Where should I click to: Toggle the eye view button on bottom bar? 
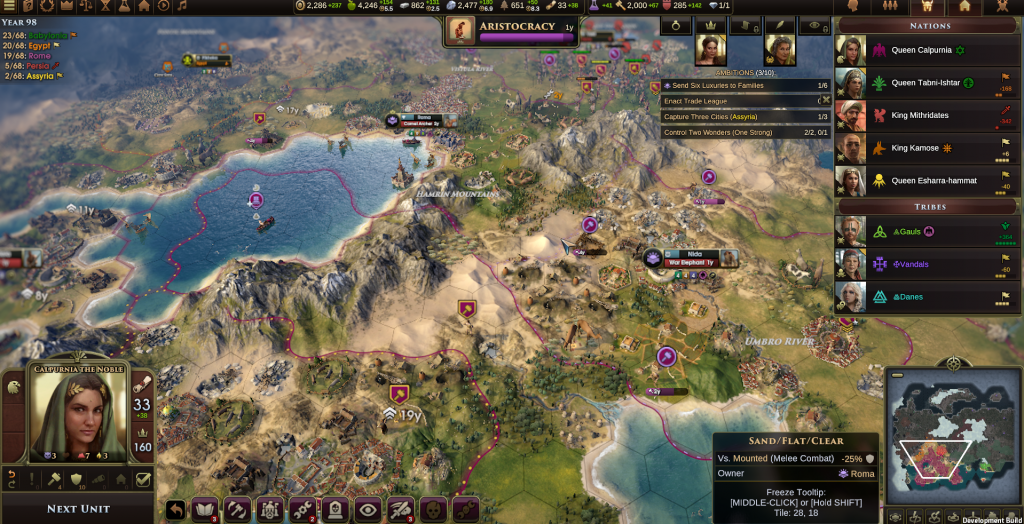coord(368,509)
